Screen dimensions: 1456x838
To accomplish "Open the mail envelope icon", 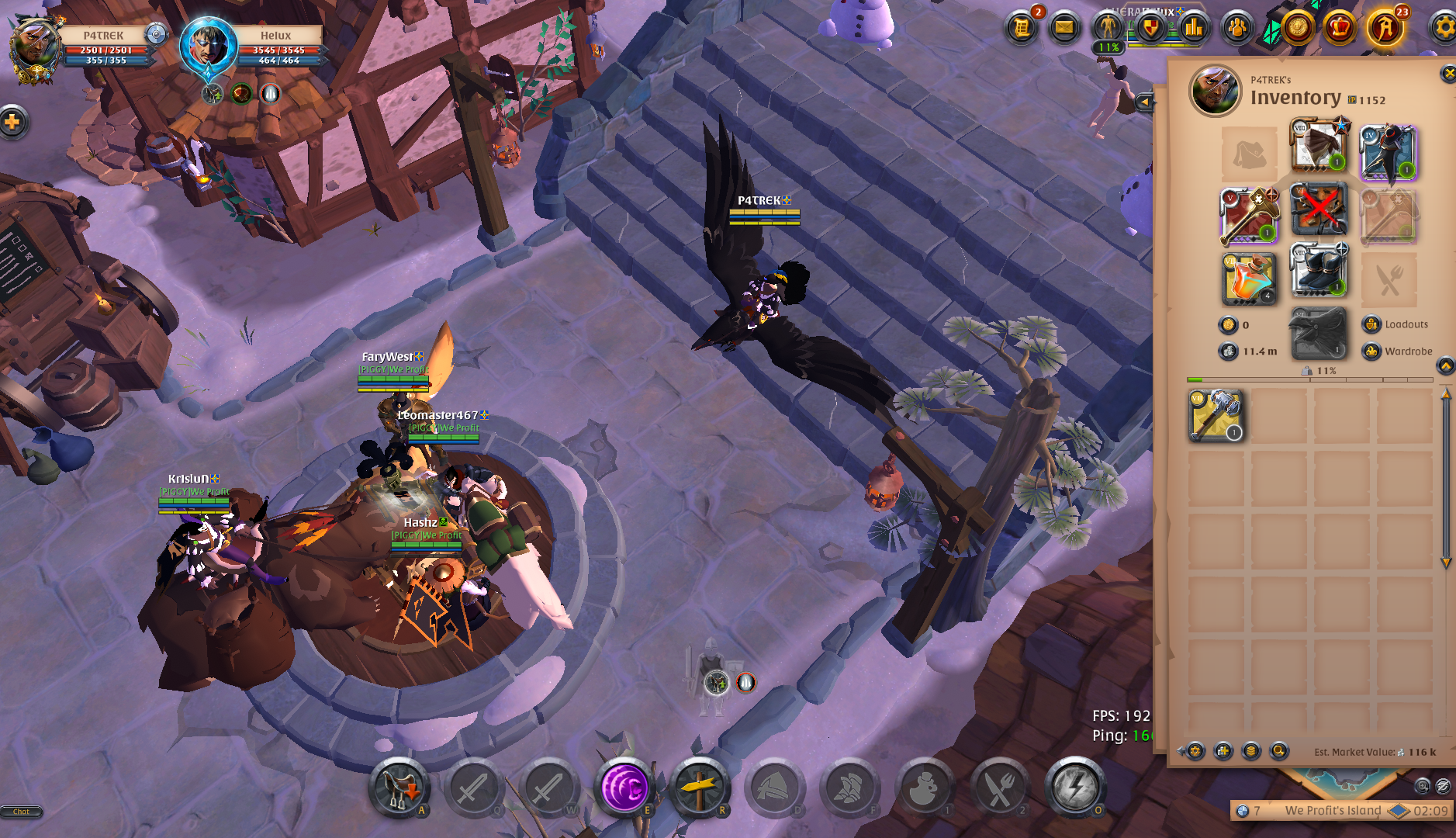I will coord(1064,28).
